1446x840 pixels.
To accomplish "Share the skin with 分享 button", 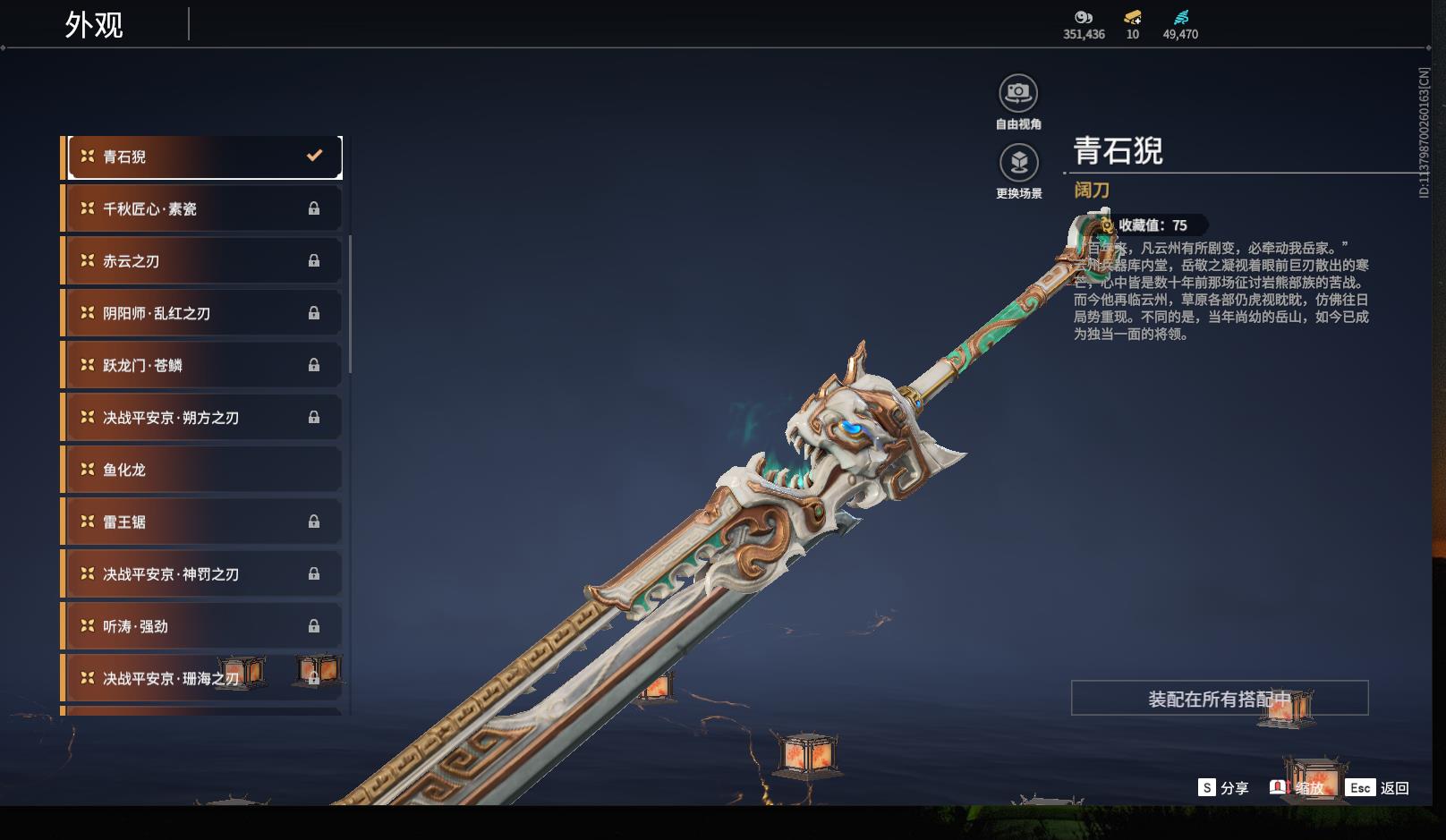I will point(1223,788).
